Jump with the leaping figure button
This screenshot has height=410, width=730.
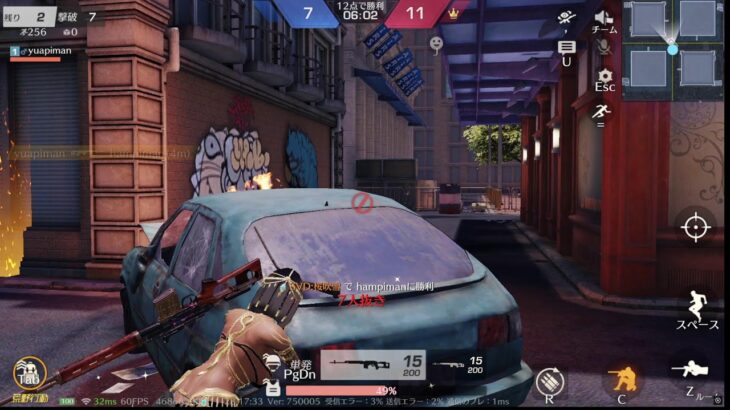696,307
